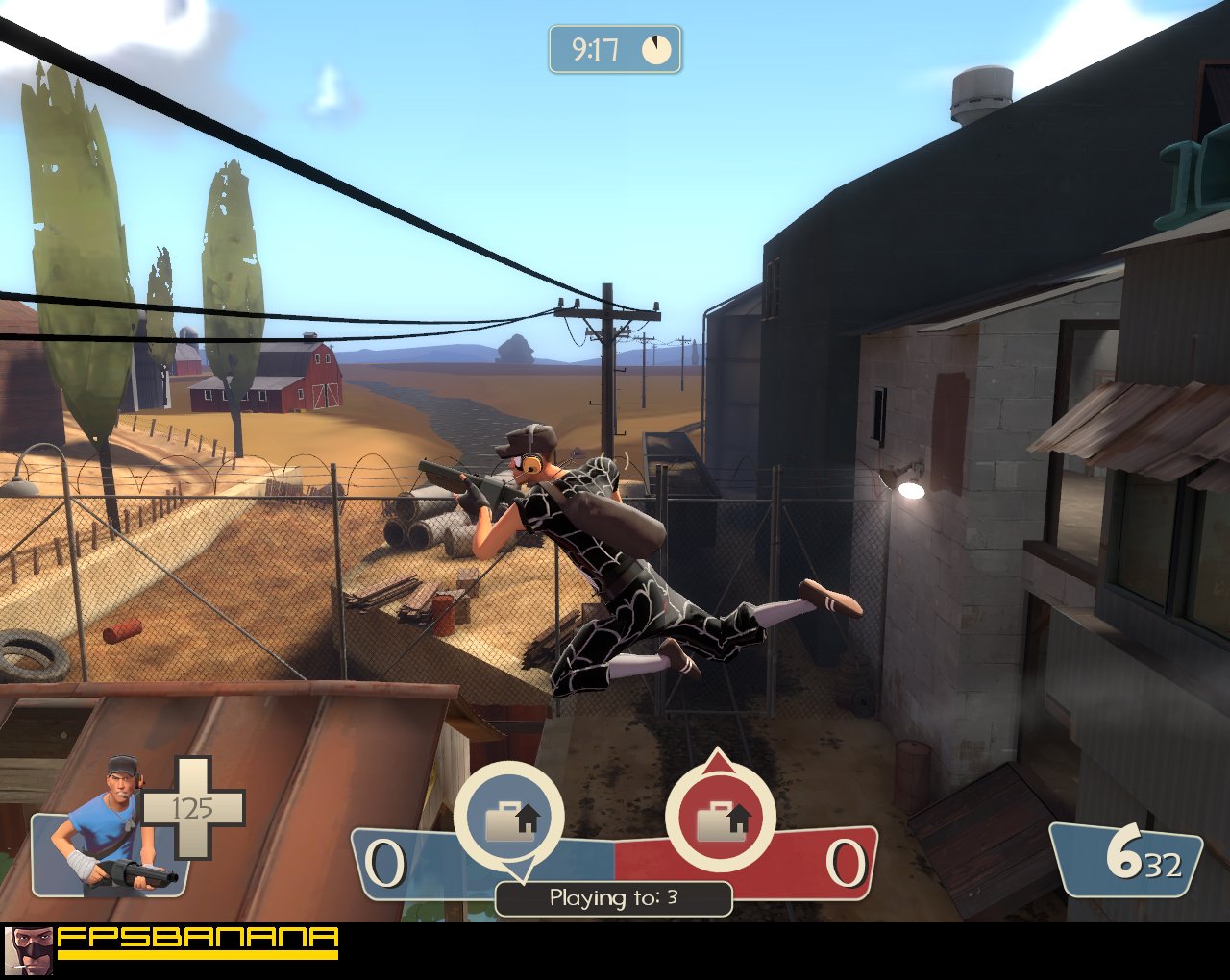
Task: Click the FPSBANANA logo text
Action: [x=197, y=938]
